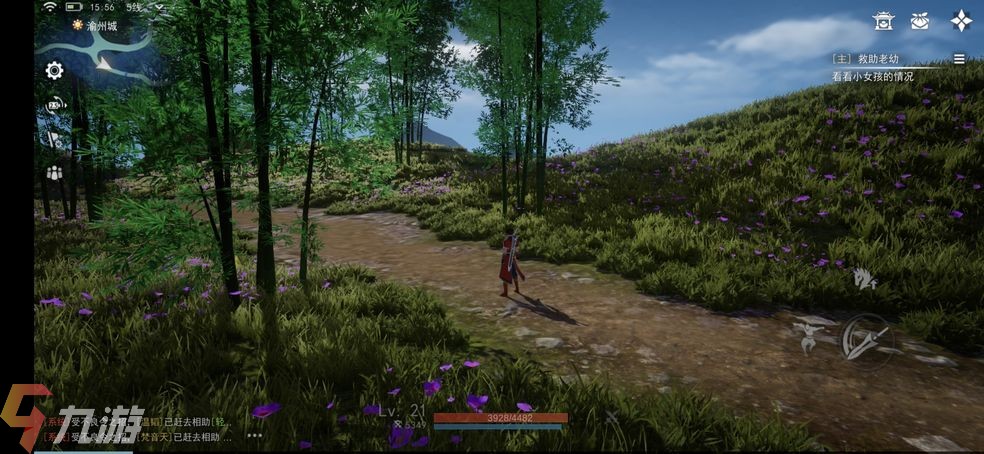Open the team members icon
The height and width of the screenshot is (454, 984).
(x=54, y=173)
